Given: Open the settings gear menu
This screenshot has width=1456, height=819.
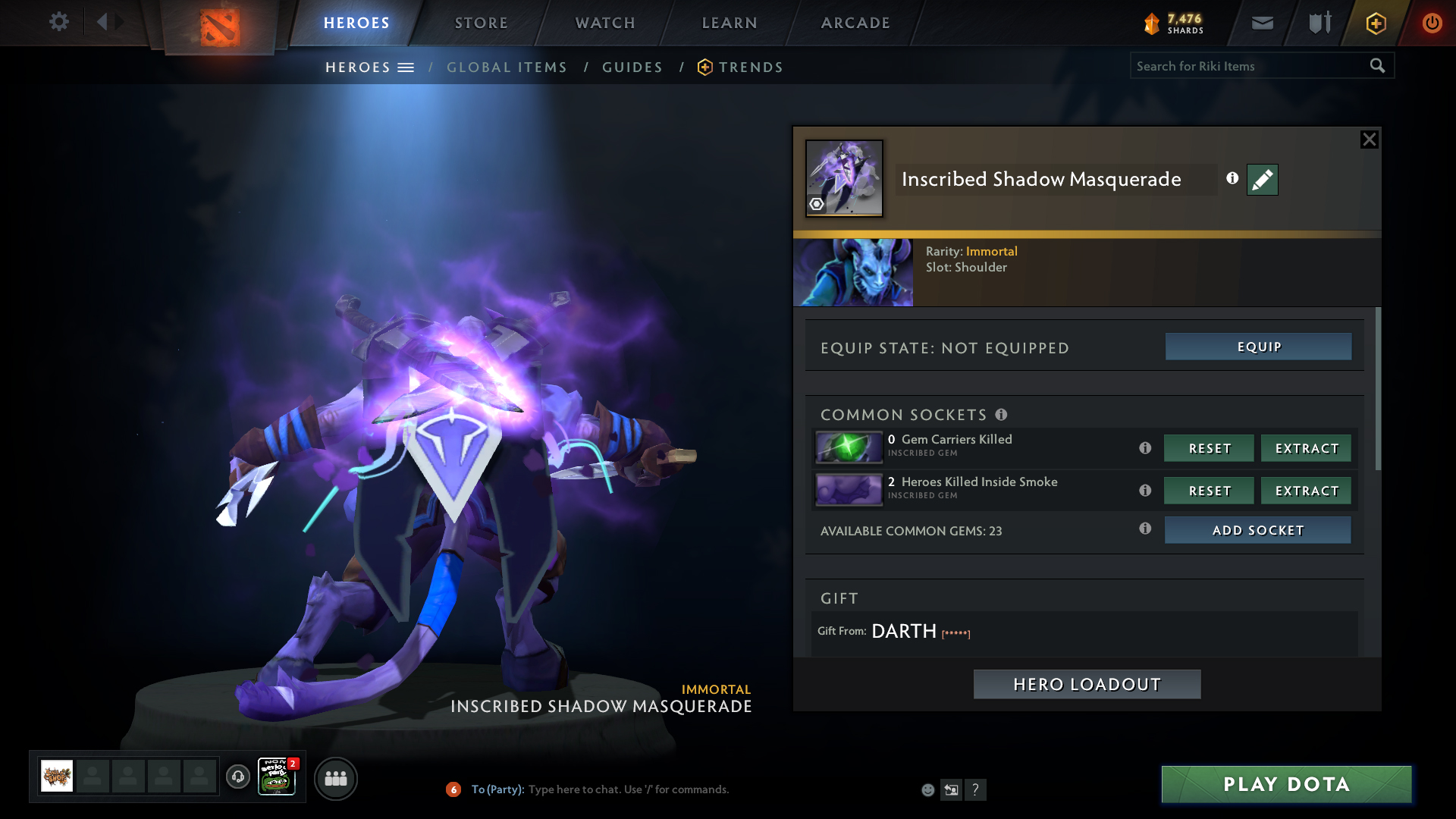Looking at the screenshot, I should pyautogui.click(x=58, y=22).
